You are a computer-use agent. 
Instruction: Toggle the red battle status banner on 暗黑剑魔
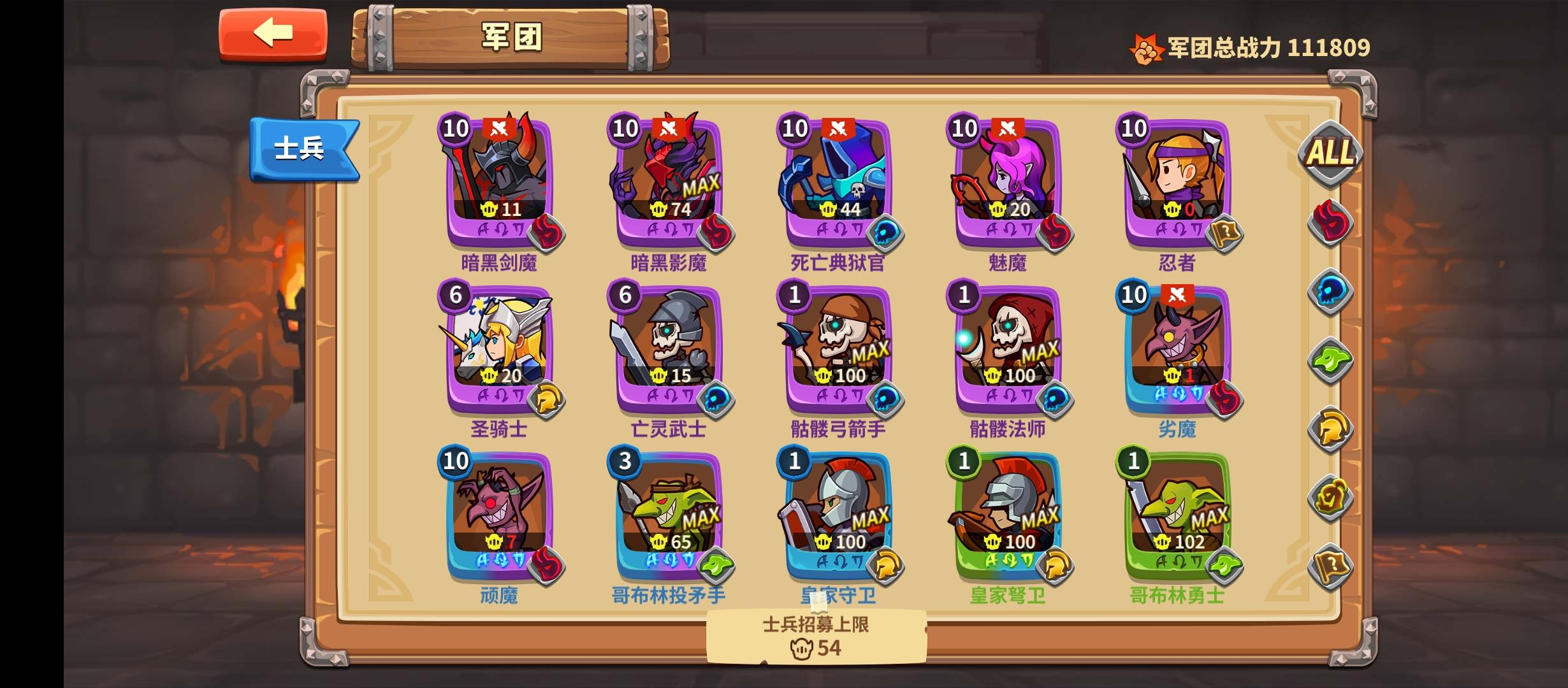pos(500,126)
